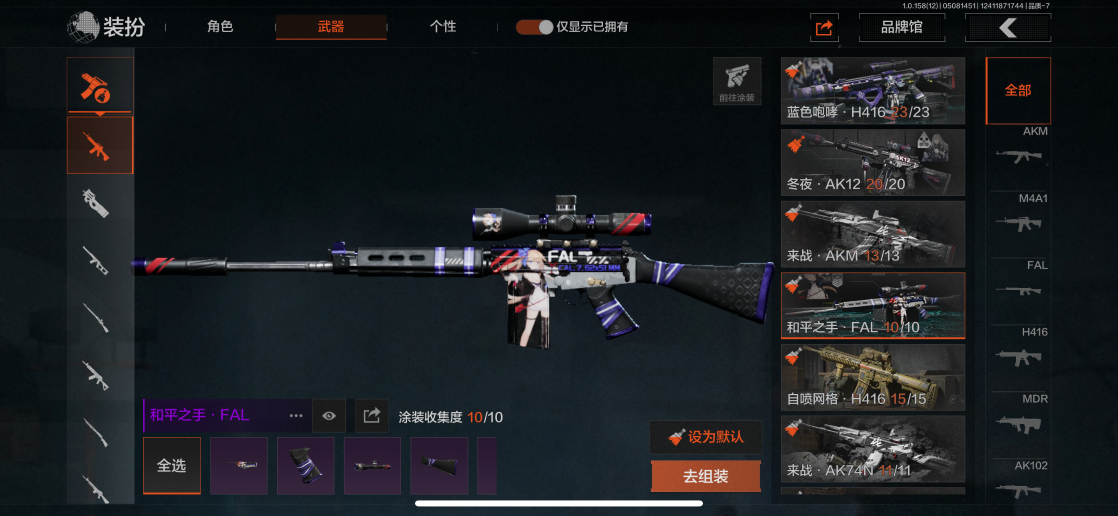Click the 去组装 assemble button
The image size is (1118, 516).
coord(705,477)
